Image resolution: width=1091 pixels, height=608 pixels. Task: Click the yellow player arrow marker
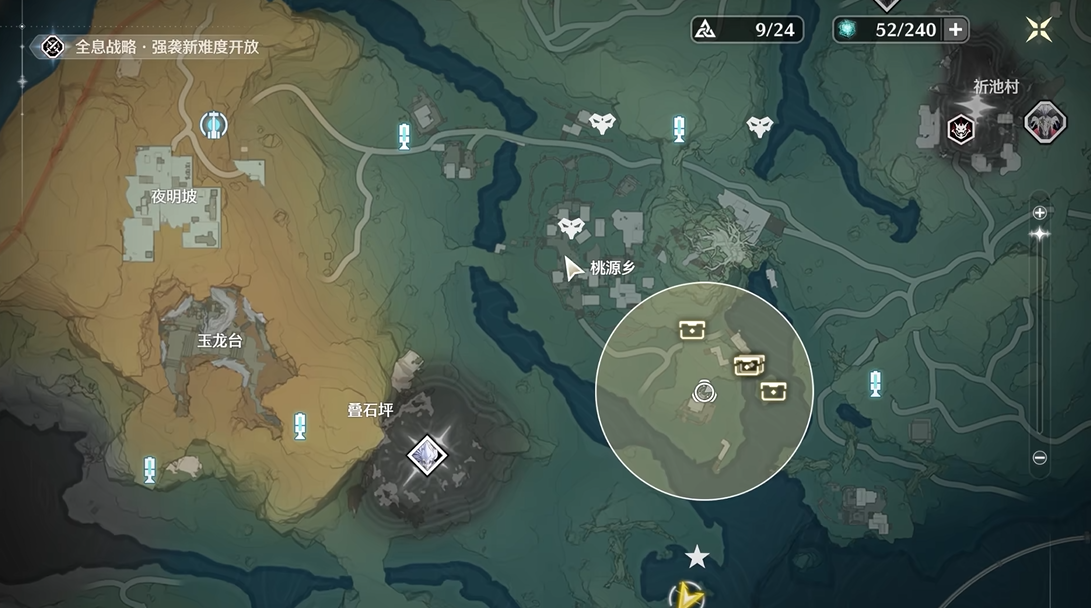686,596
